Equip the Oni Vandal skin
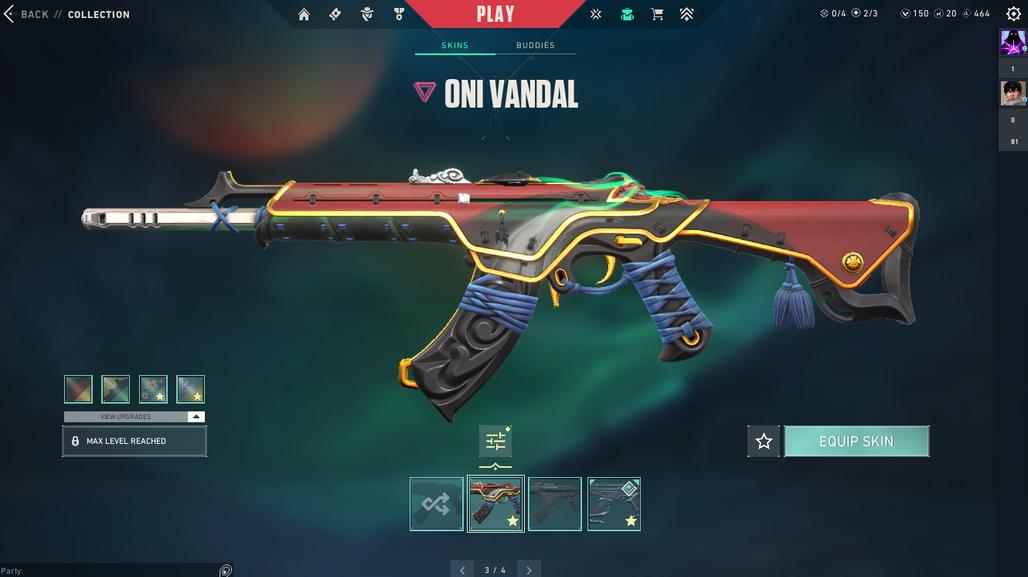1028x577 pixels. click(856, 441)
